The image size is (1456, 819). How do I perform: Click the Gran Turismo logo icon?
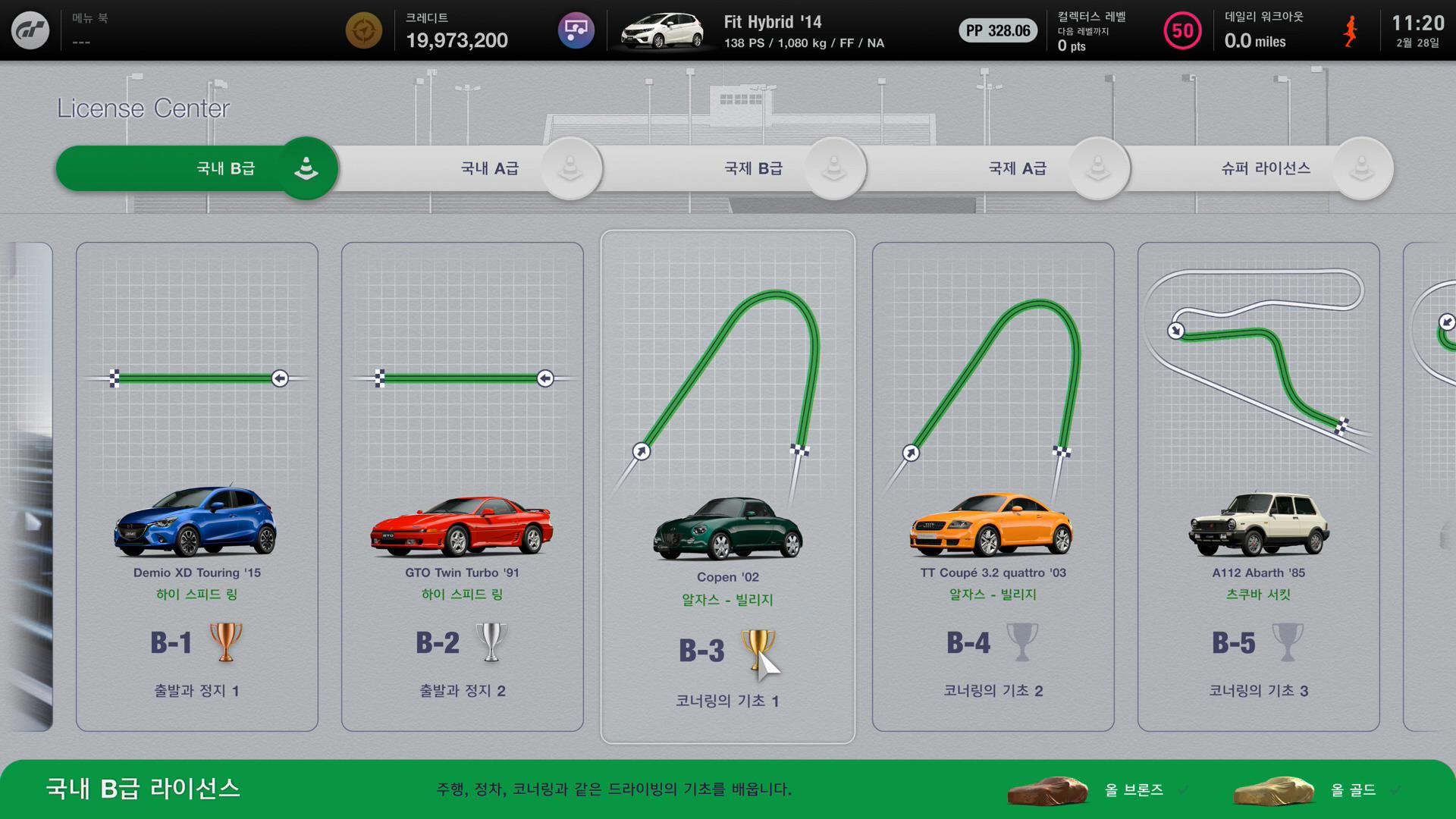(x=30, y=30)
